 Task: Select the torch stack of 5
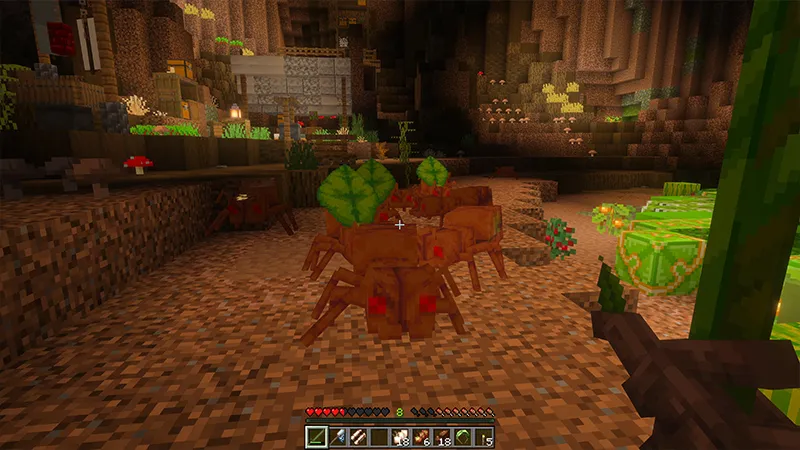pos(484,436)
